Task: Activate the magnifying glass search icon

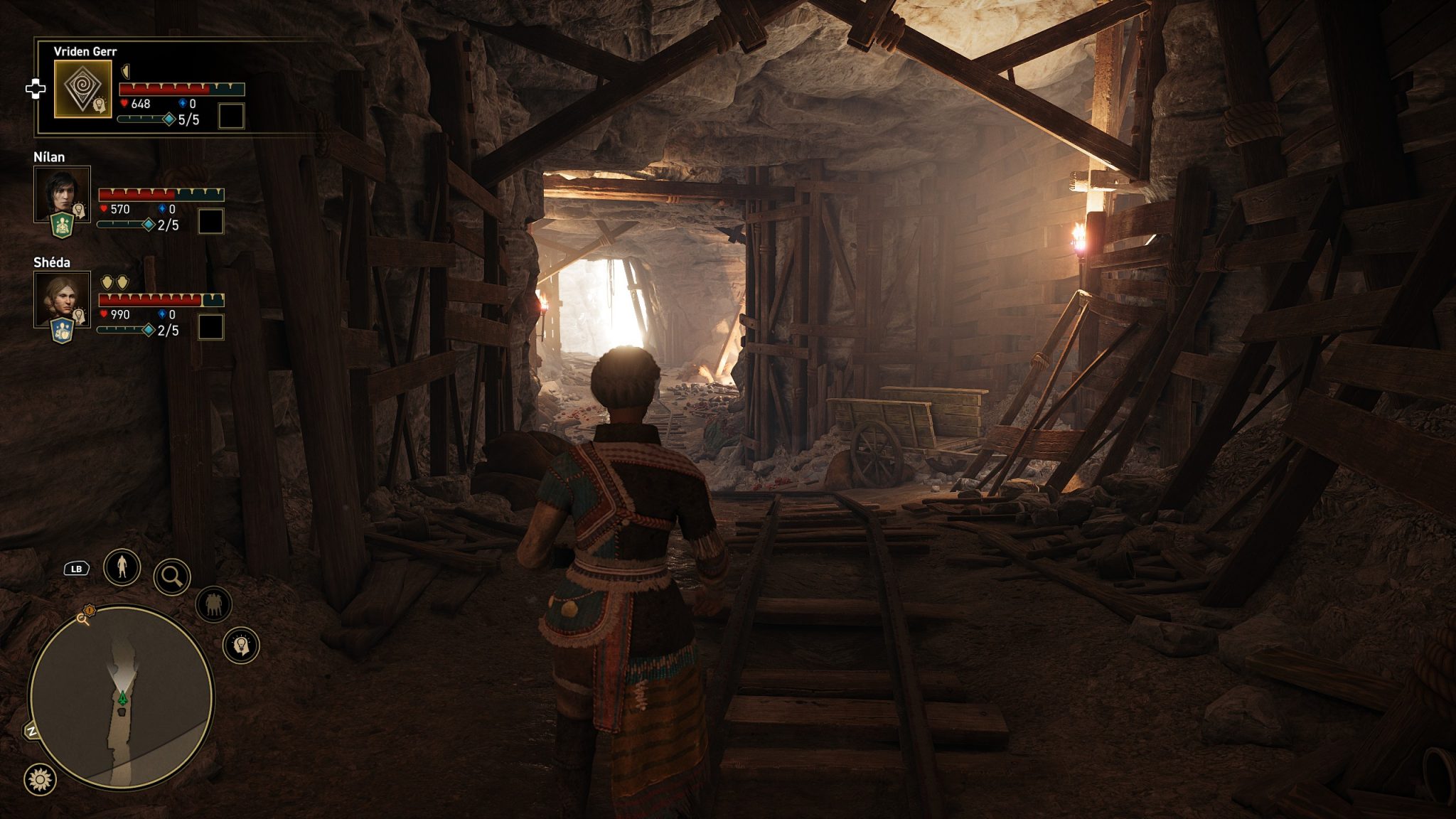Action: pyautogui.click(x=171, y=577)
